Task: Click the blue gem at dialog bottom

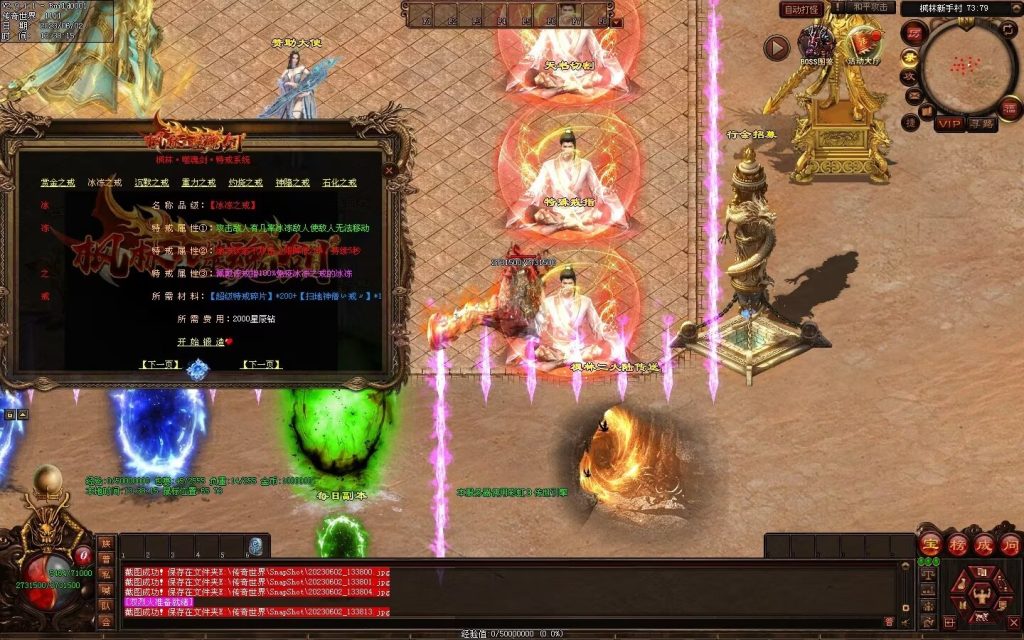Action: click(197, 370)
